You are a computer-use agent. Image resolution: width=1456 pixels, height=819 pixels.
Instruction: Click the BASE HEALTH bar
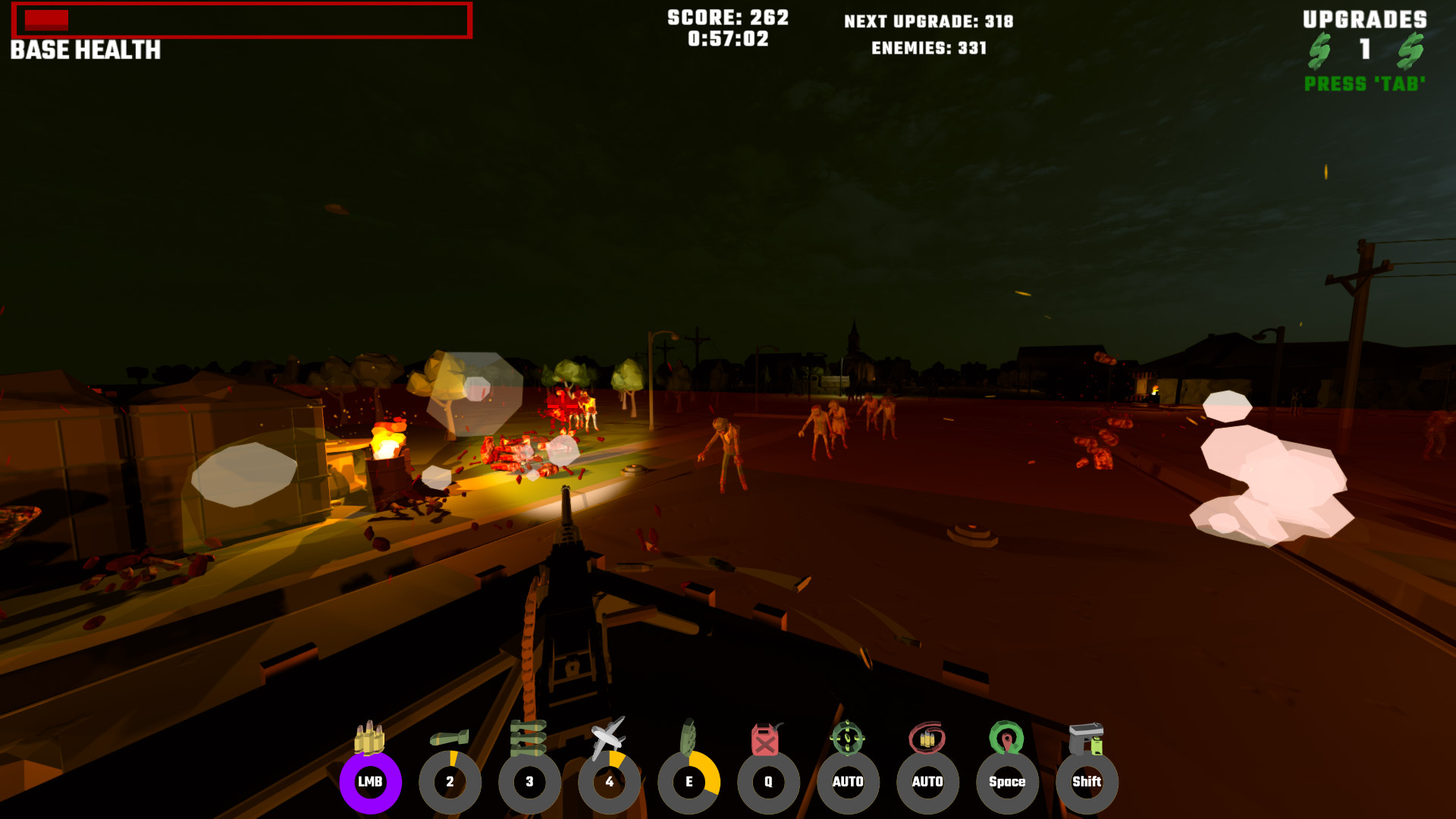pos(243,23)
